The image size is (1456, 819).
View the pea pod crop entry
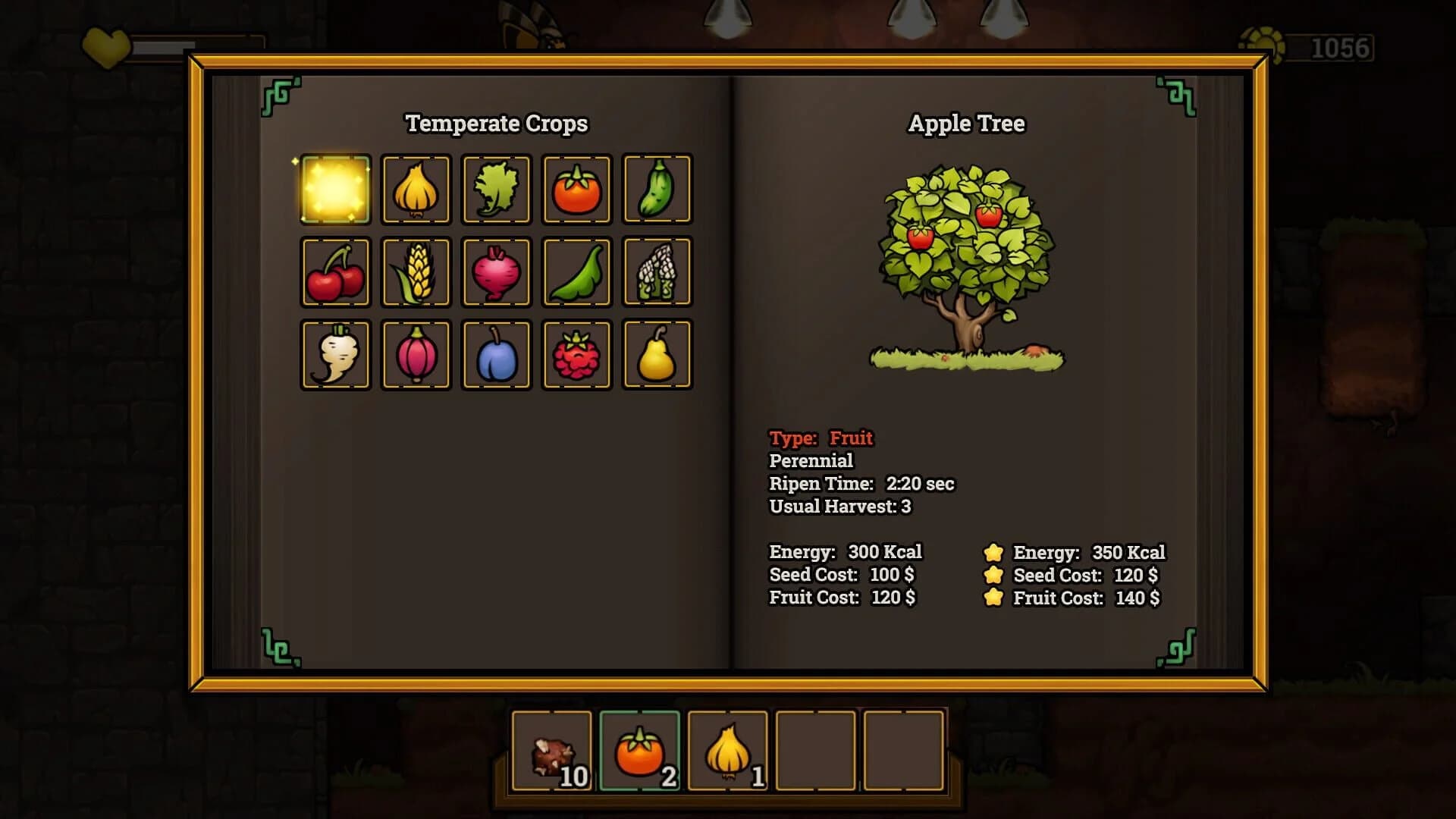click(577, 271)
